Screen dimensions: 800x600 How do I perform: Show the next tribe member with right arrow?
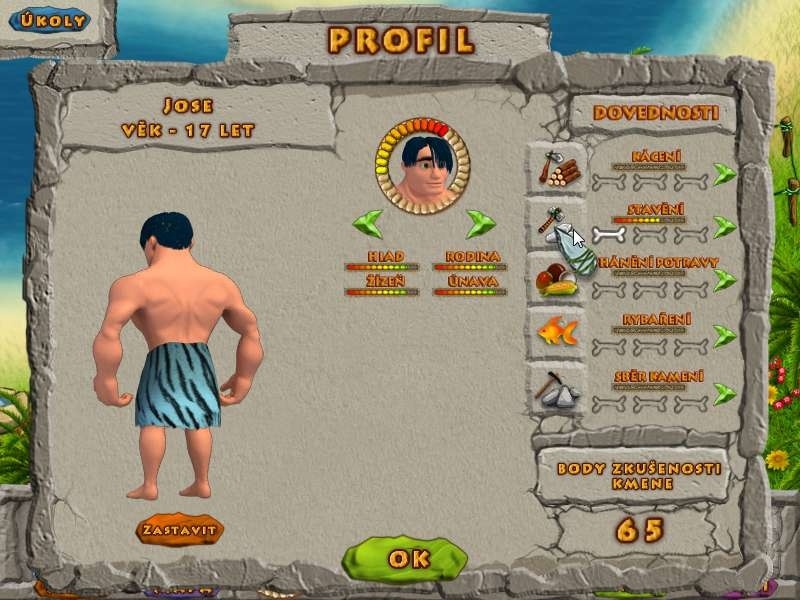point(481,222)
